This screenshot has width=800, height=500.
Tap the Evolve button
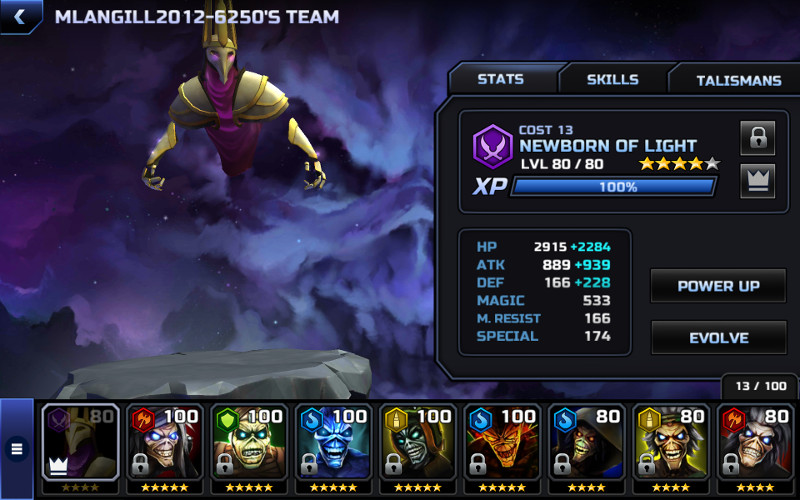pos(718,338)
